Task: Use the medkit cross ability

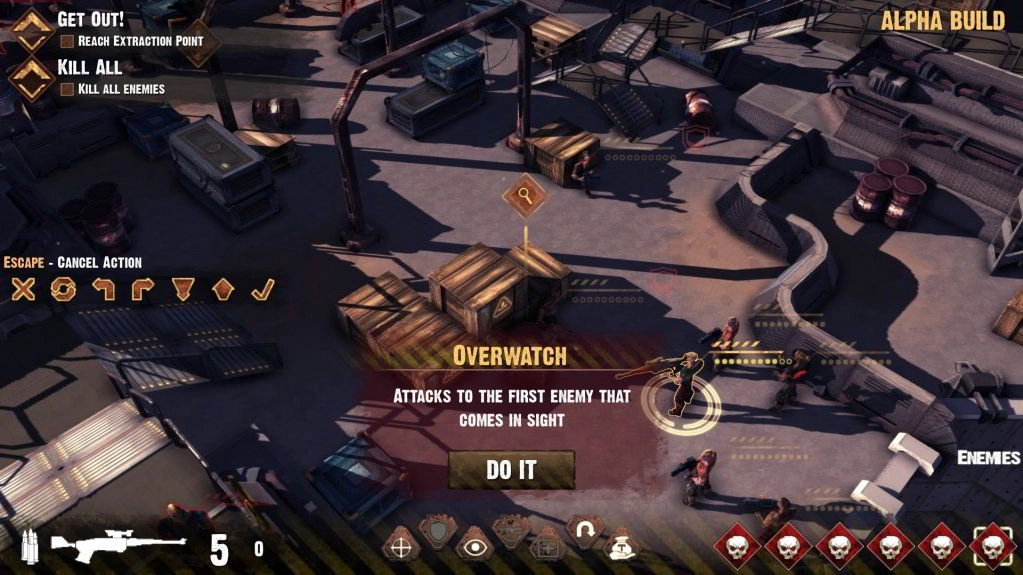Action: pyautogui.click(x=546, y=546)
